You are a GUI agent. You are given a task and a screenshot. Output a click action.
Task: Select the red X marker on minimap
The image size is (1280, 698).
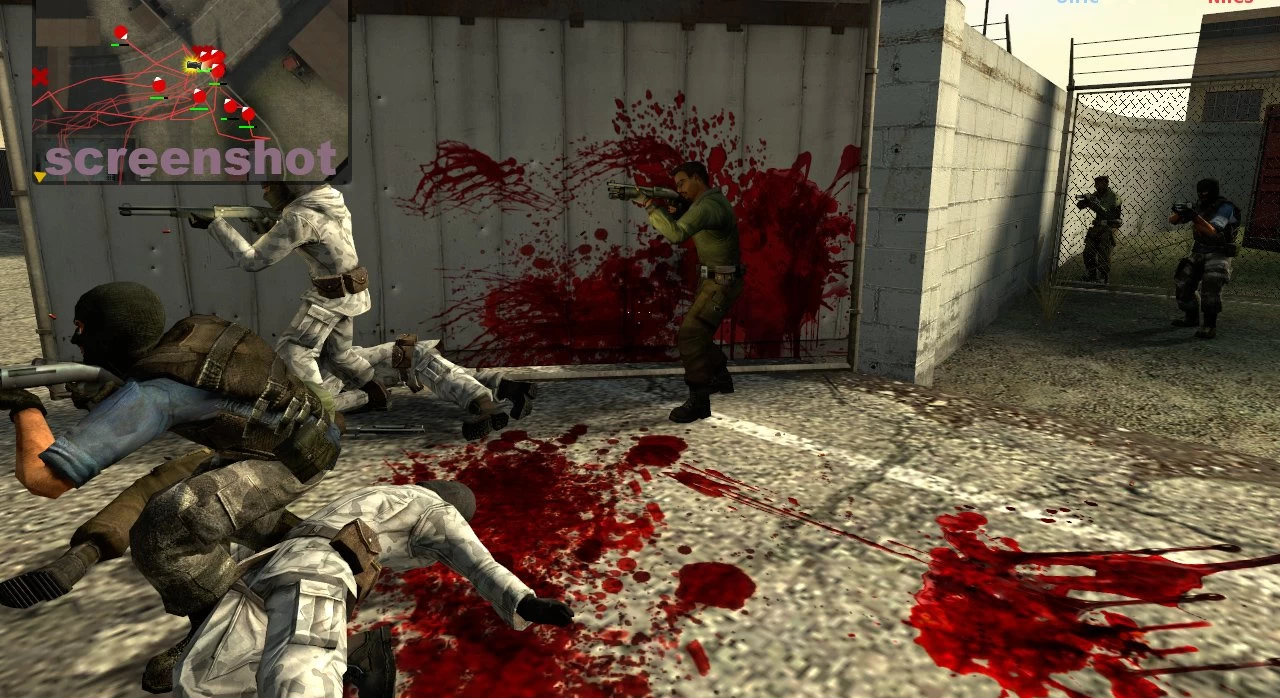pos(40,77)
